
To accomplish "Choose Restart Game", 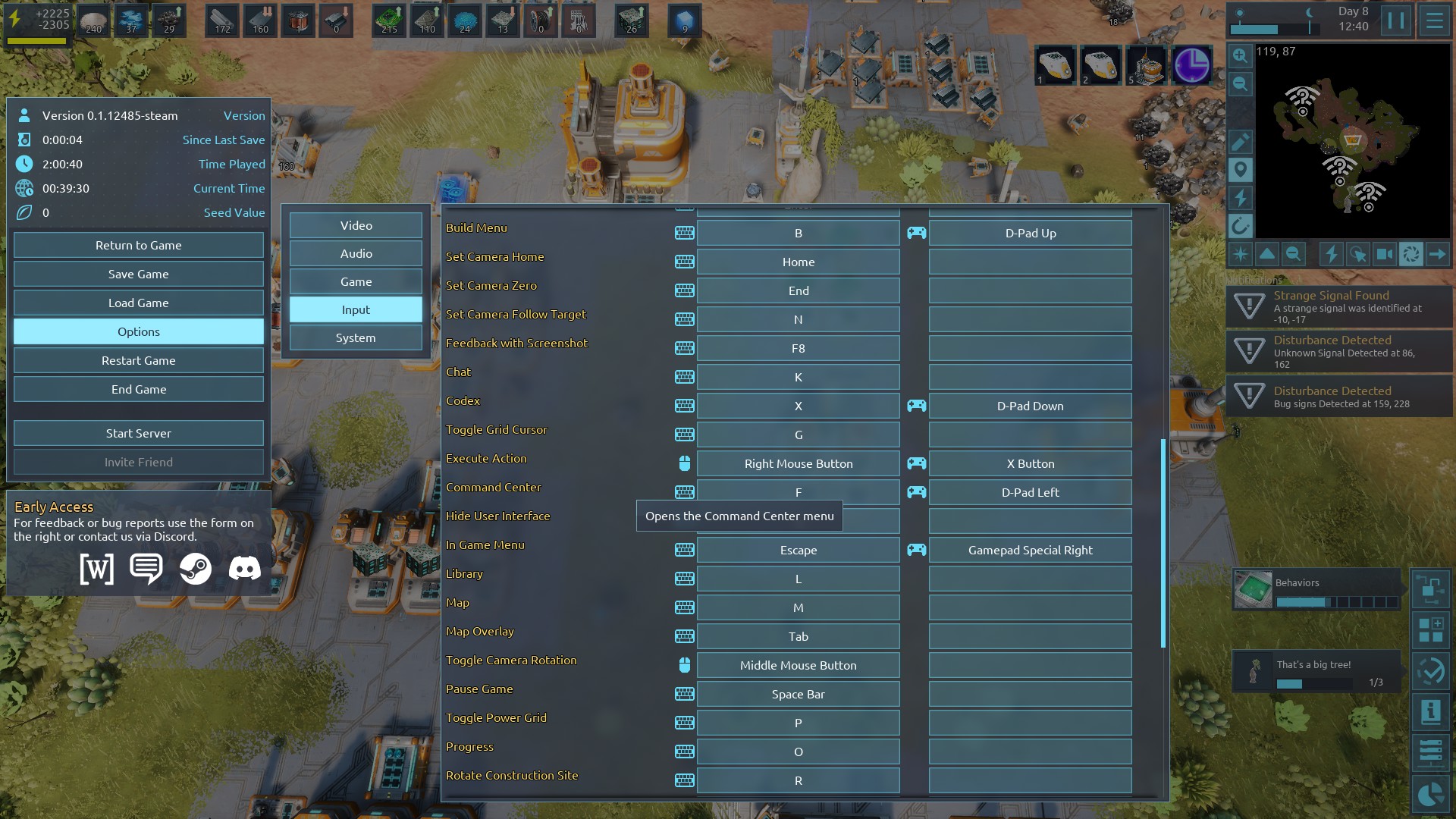I will (x=138, y=361).
